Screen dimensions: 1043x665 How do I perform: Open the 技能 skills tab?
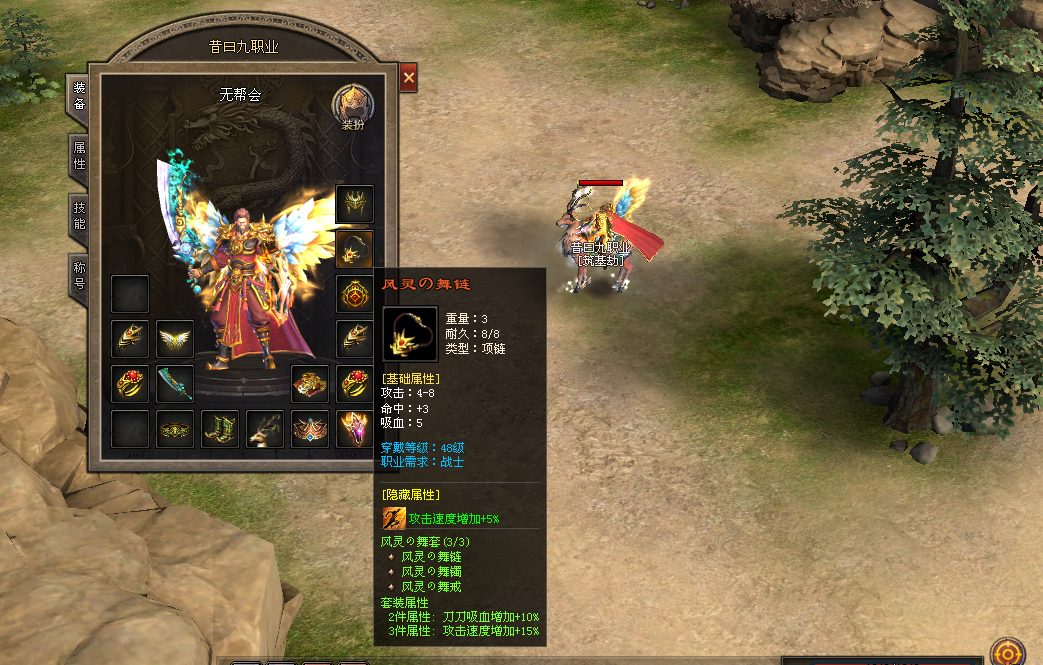tap(79, 215)
